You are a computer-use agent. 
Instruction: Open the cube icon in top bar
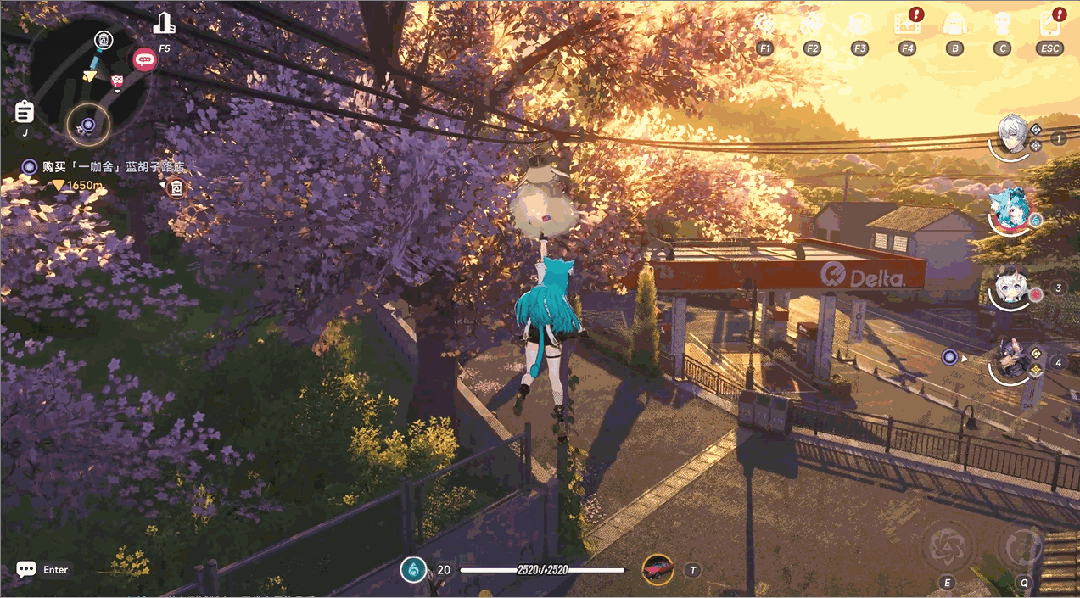[859, 23]
